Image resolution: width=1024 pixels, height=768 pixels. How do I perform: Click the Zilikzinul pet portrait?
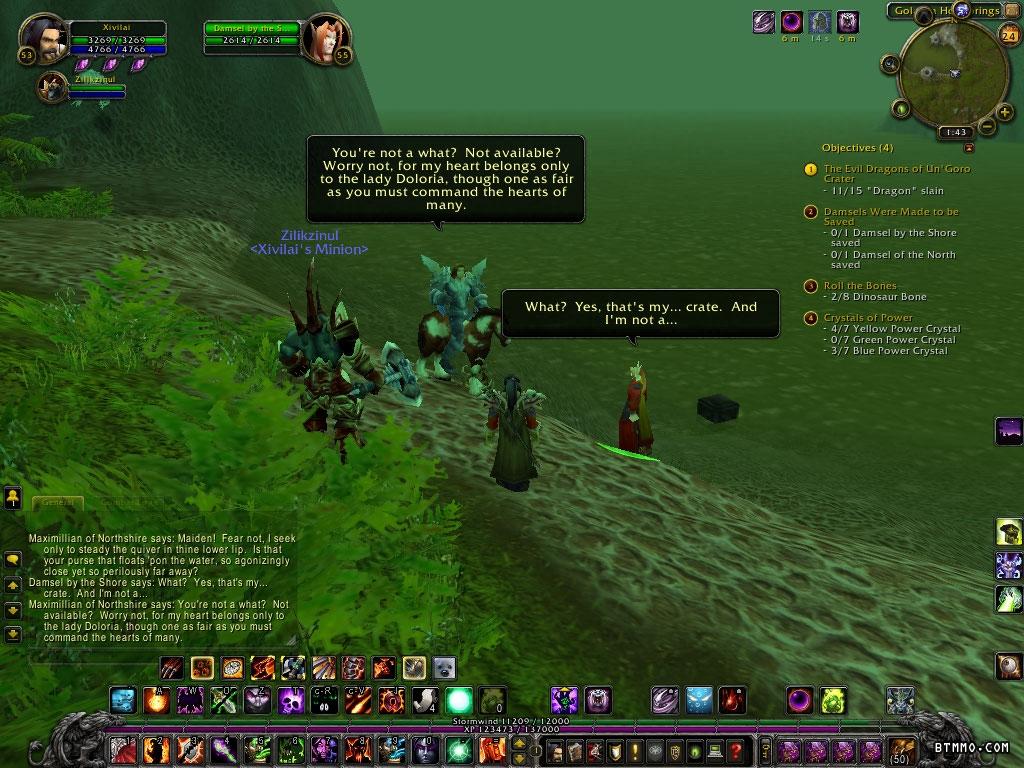[x=52, y=88]
